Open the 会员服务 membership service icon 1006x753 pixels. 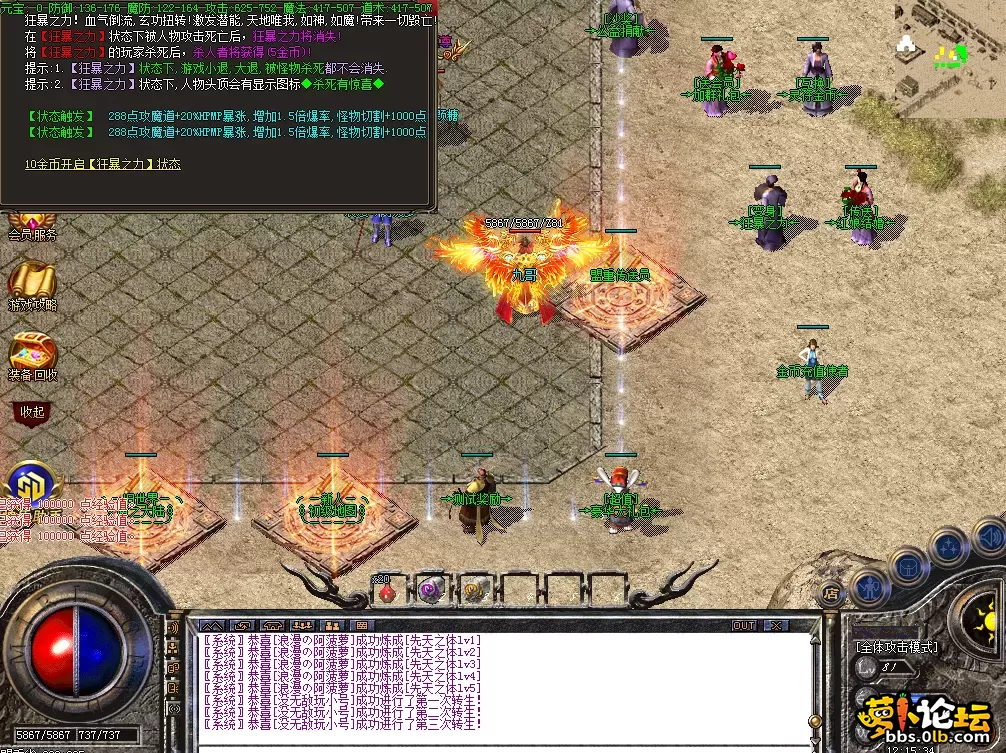[30, 226]
